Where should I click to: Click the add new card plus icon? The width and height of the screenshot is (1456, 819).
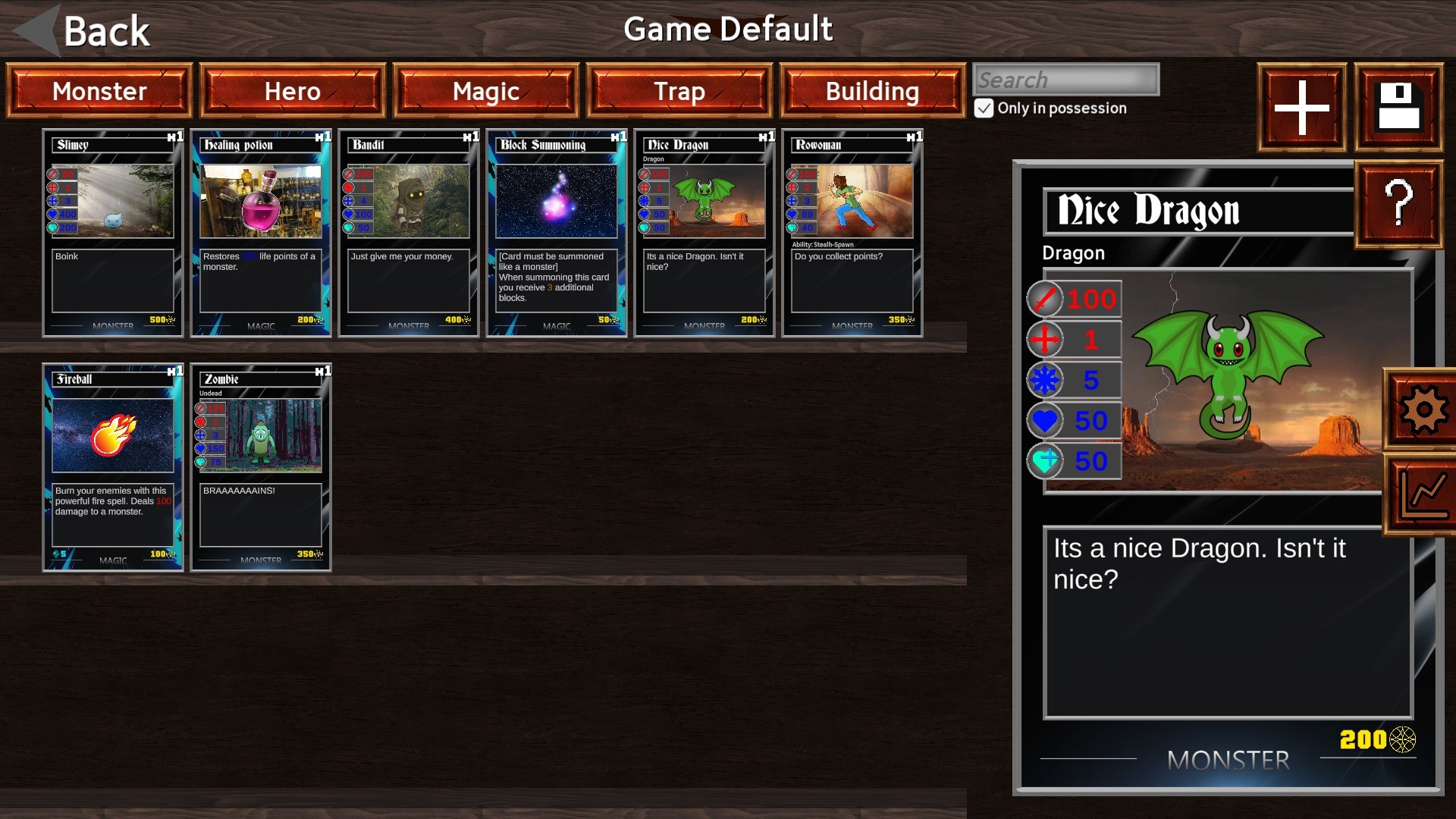pos(1300,107)
